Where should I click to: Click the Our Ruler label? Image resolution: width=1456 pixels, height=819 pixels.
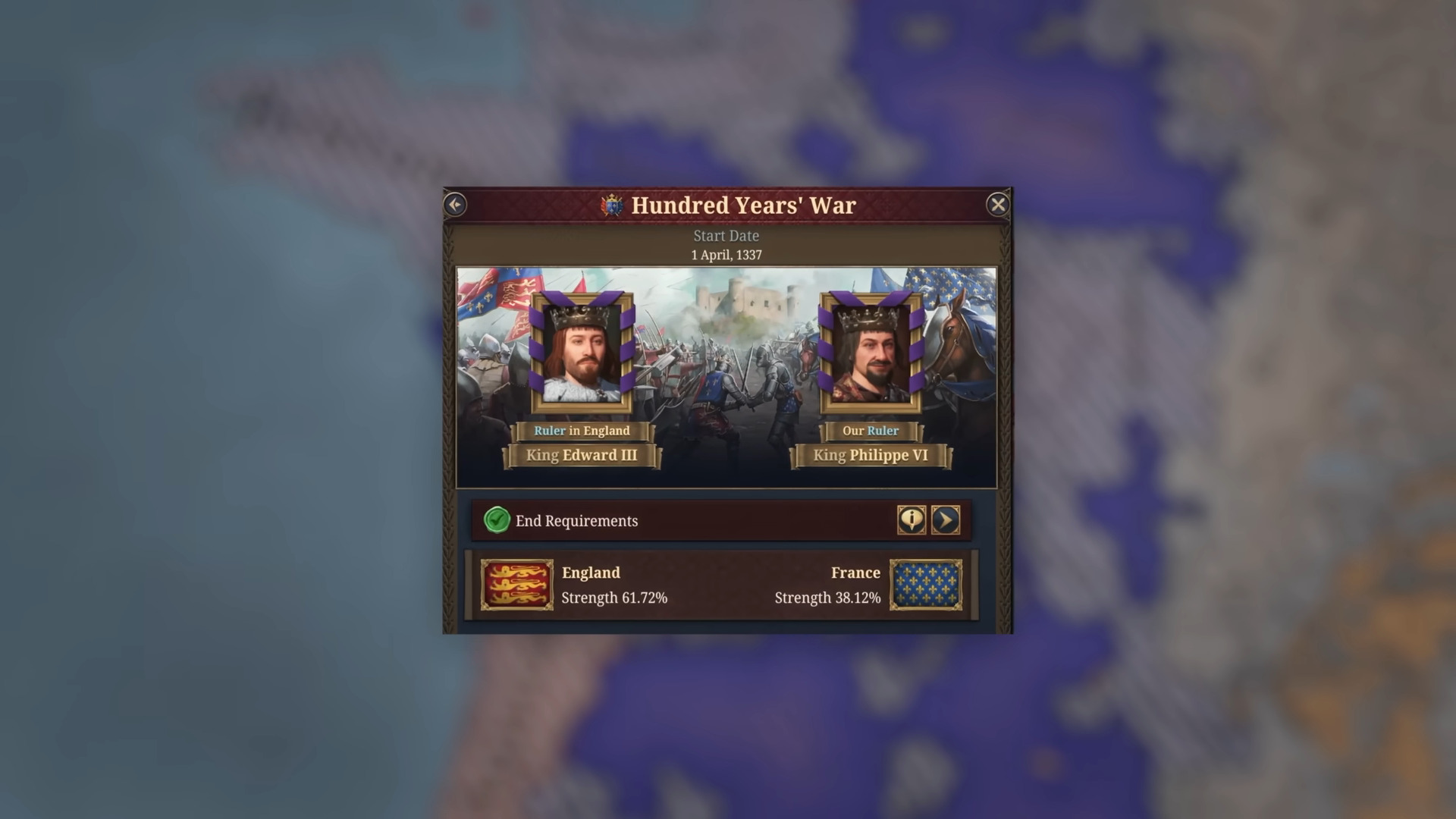click(871, 431)
